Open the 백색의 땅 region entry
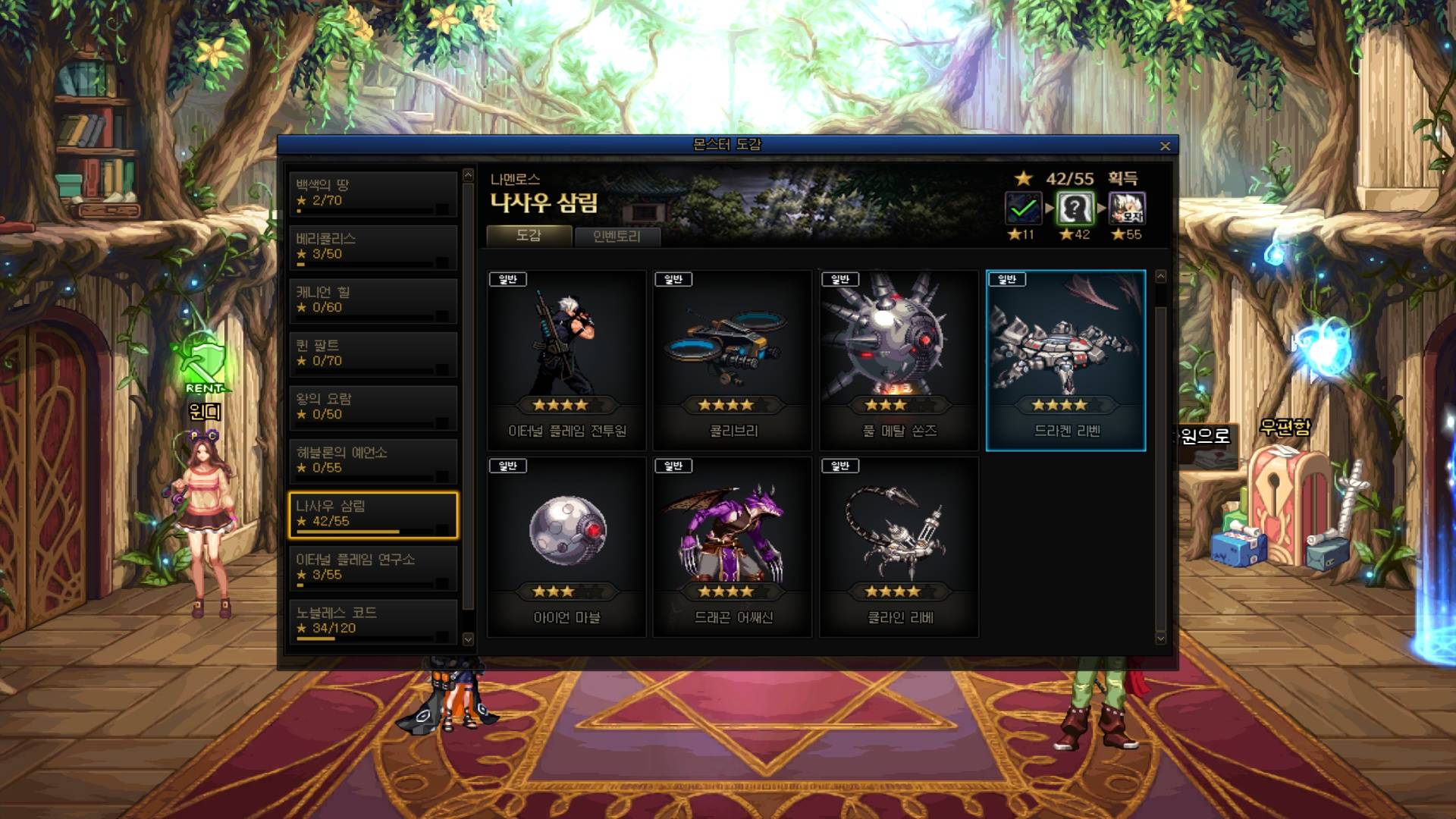 click(x=372, y=193)
